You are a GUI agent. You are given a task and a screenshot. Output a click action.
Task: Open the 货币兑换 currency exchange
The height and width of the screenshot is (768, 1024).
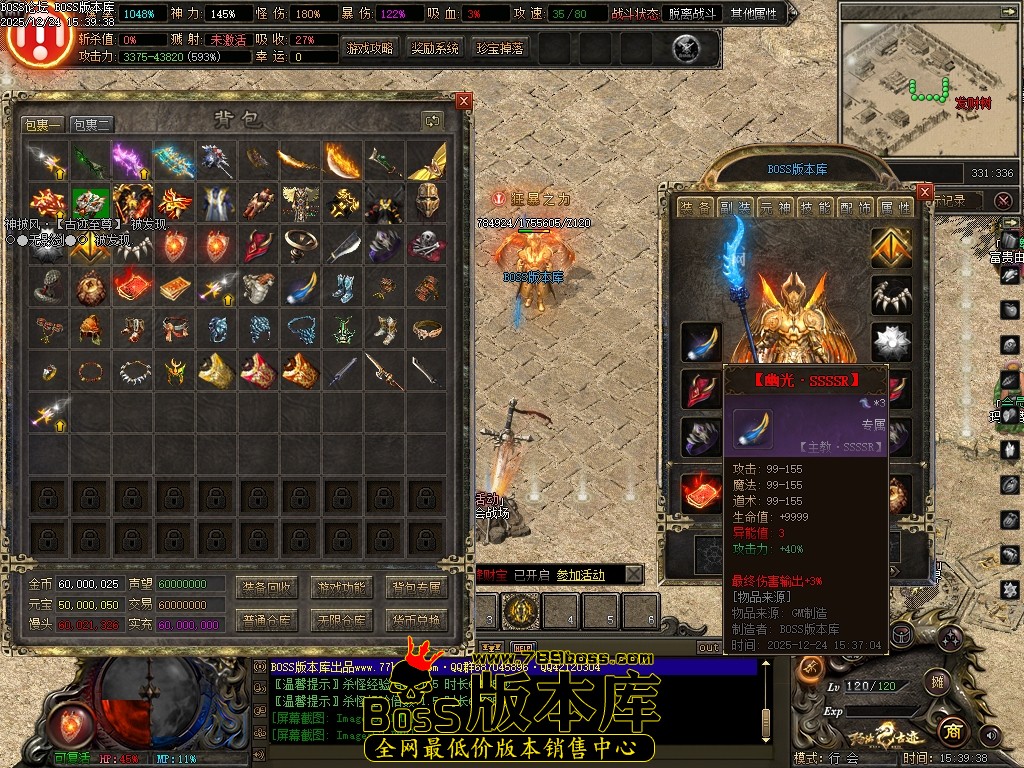[x=416, y=621]
